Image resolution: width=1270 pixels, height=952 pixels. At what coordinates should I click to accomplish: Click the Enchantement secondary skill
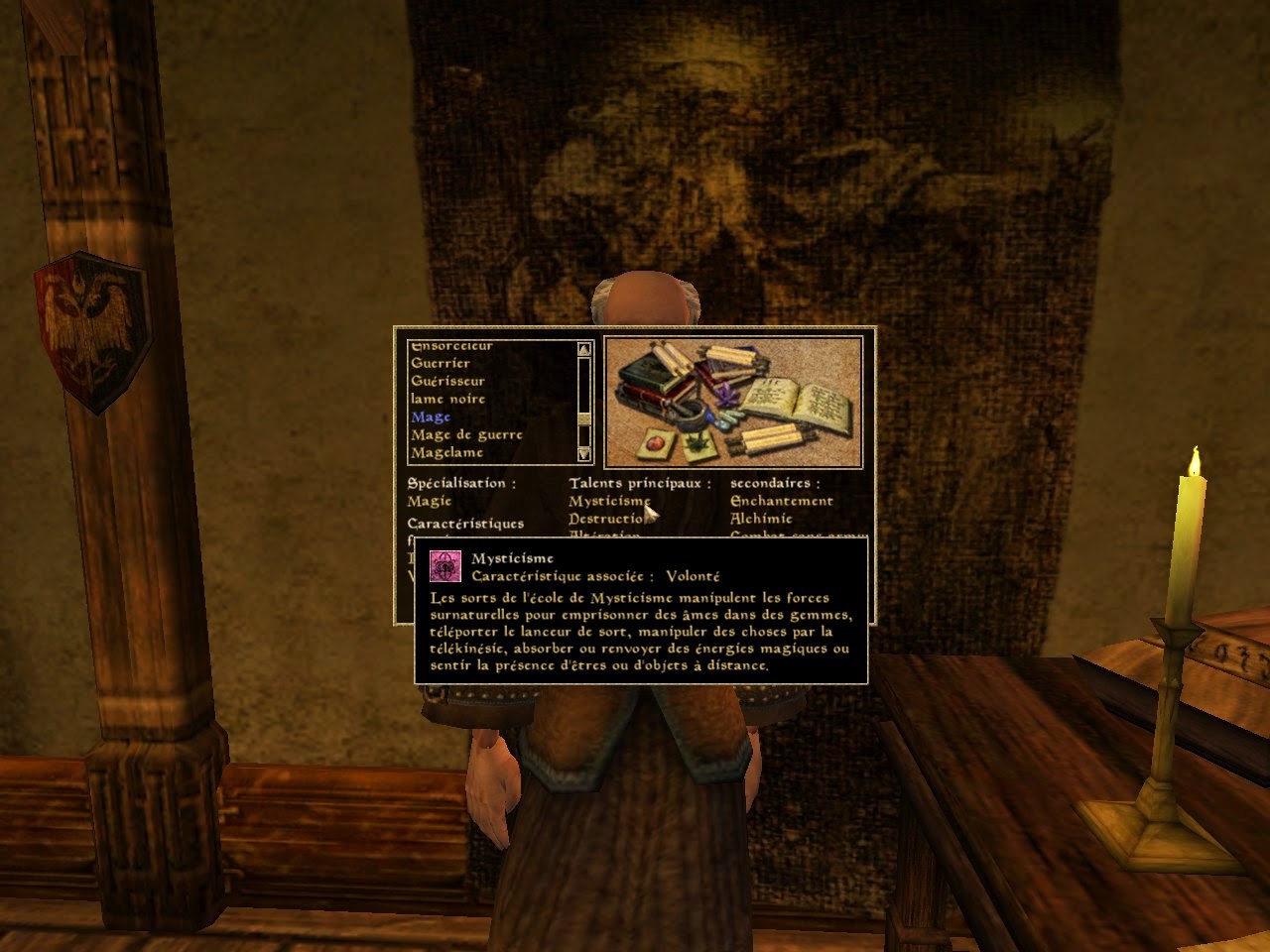(781, 500)
